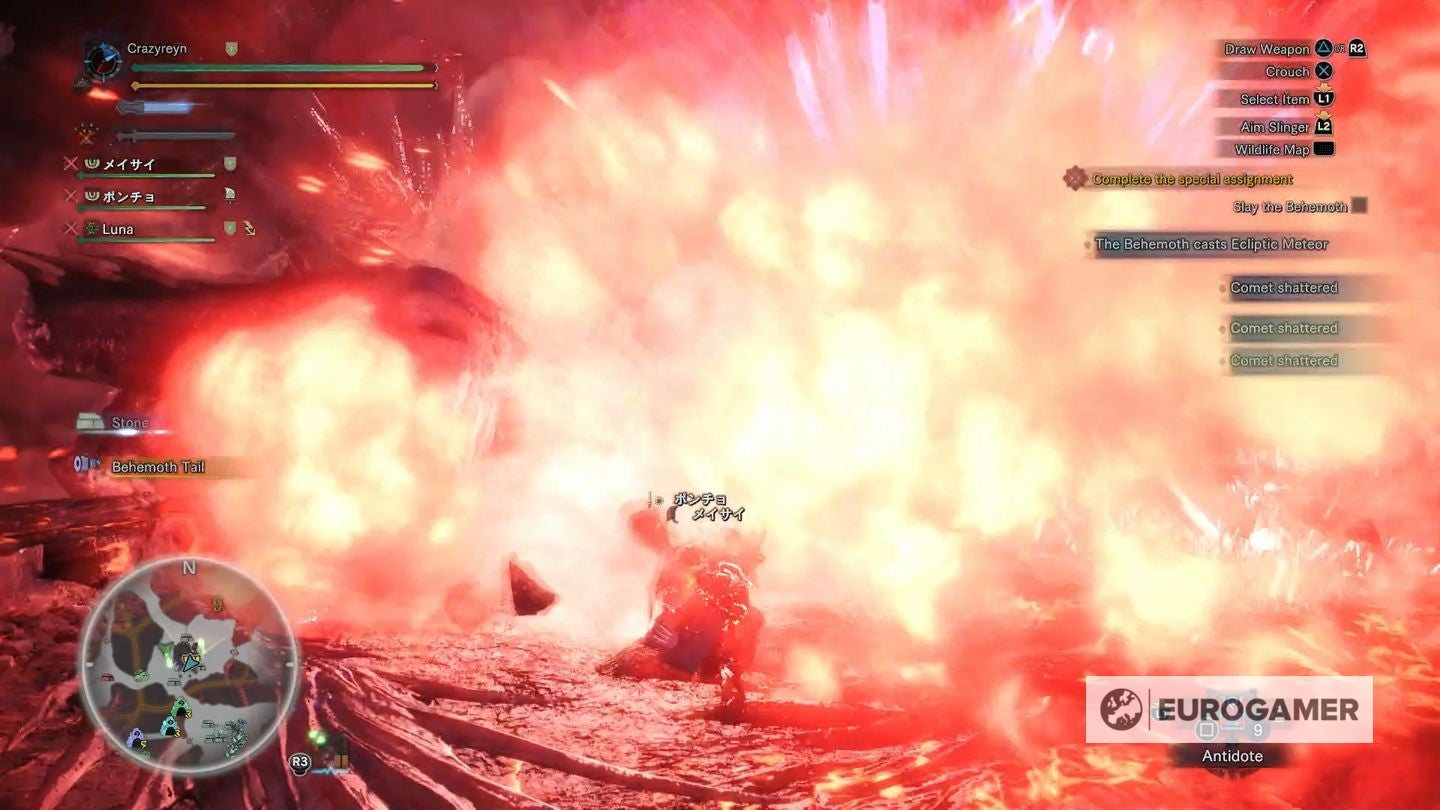1440x810 pixels.
Task: Click the Draw Weapon prompt
Action: point(1265,48)
